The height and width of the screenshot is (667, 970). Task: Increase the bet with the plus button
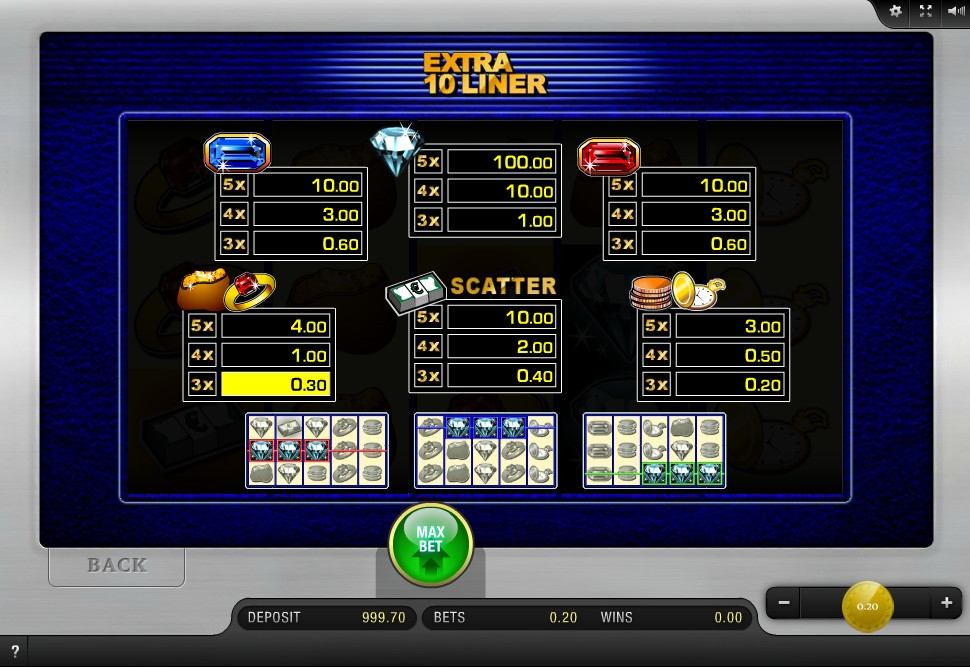[x=946, y=603]
